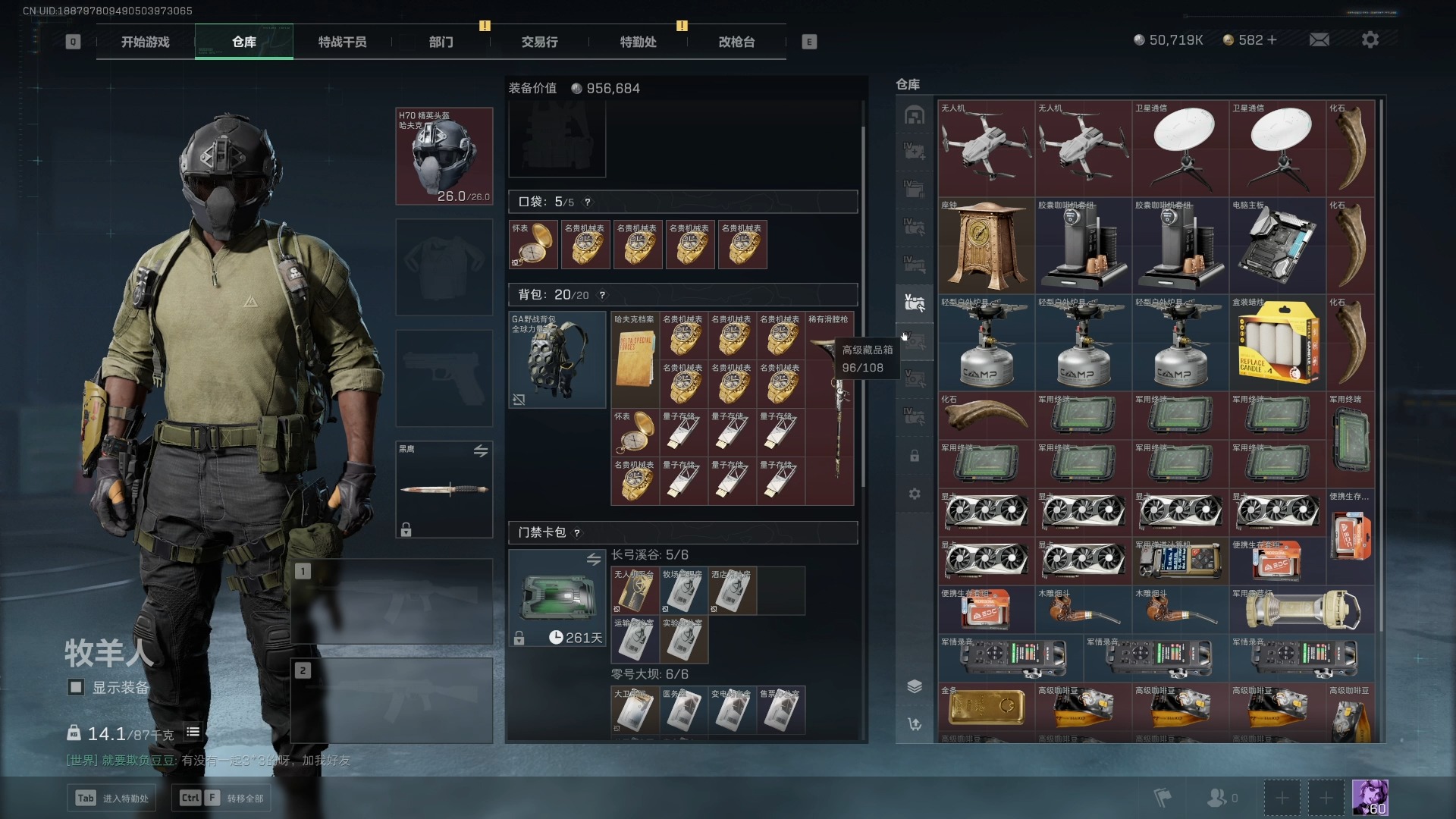1456x819 pixels.
Task: Open the 改枪台 gunsmith tab
Action: pyautogui.click(x=736, y=42)
